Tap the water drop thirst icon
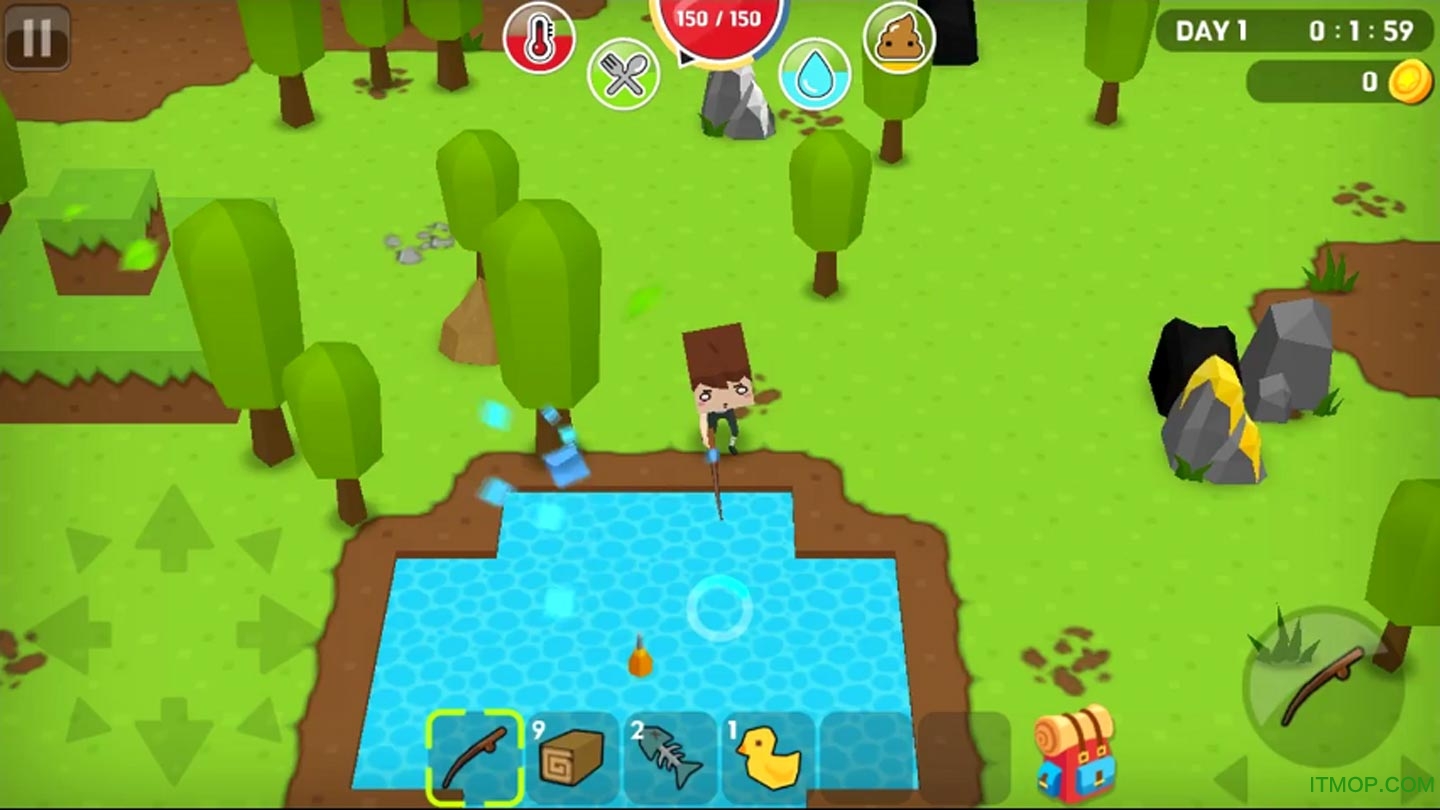This screenshot has height=810, width=1440. pos(815,74)
